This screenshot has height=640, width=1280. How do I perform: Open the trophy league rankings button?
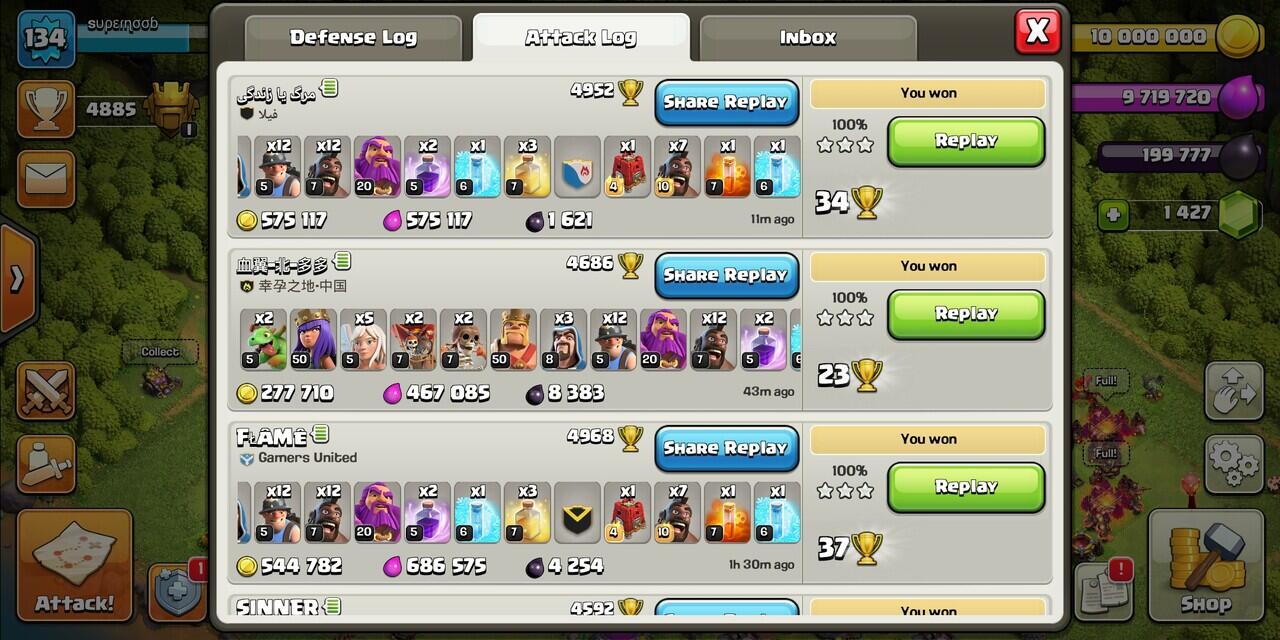click(x=45, y=110)
